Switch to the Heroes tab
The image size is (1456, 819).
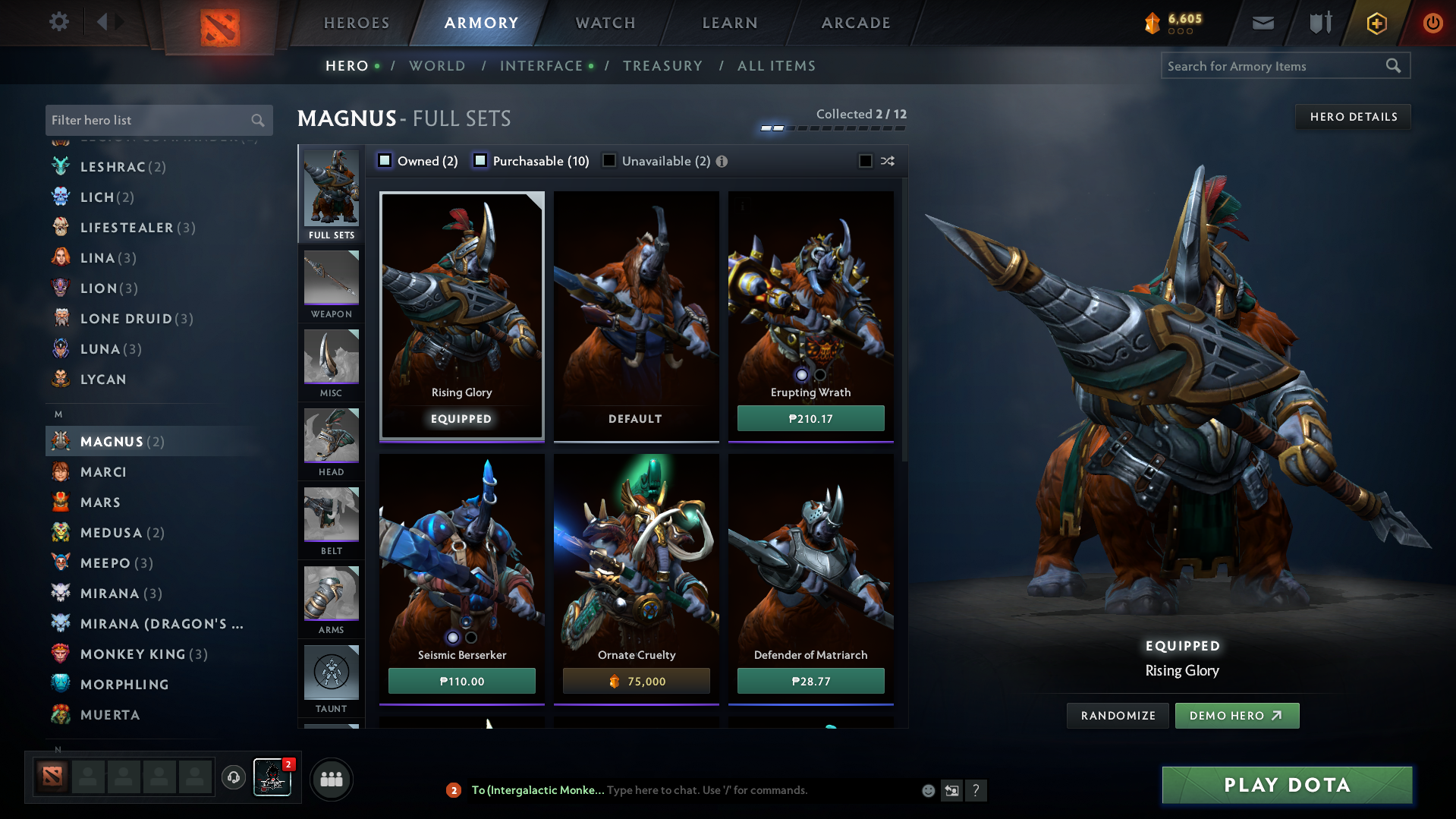357,23
